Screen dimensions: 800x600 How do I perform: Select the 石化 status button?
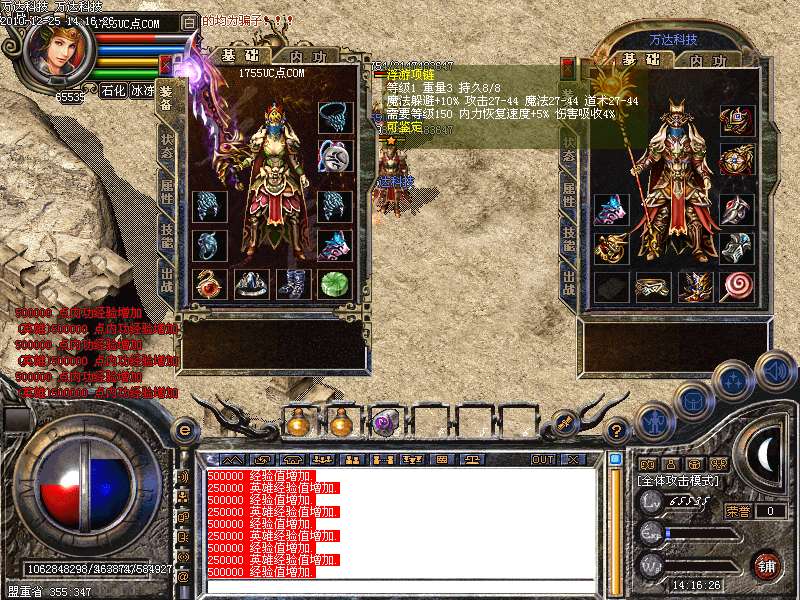click(114, 89)
